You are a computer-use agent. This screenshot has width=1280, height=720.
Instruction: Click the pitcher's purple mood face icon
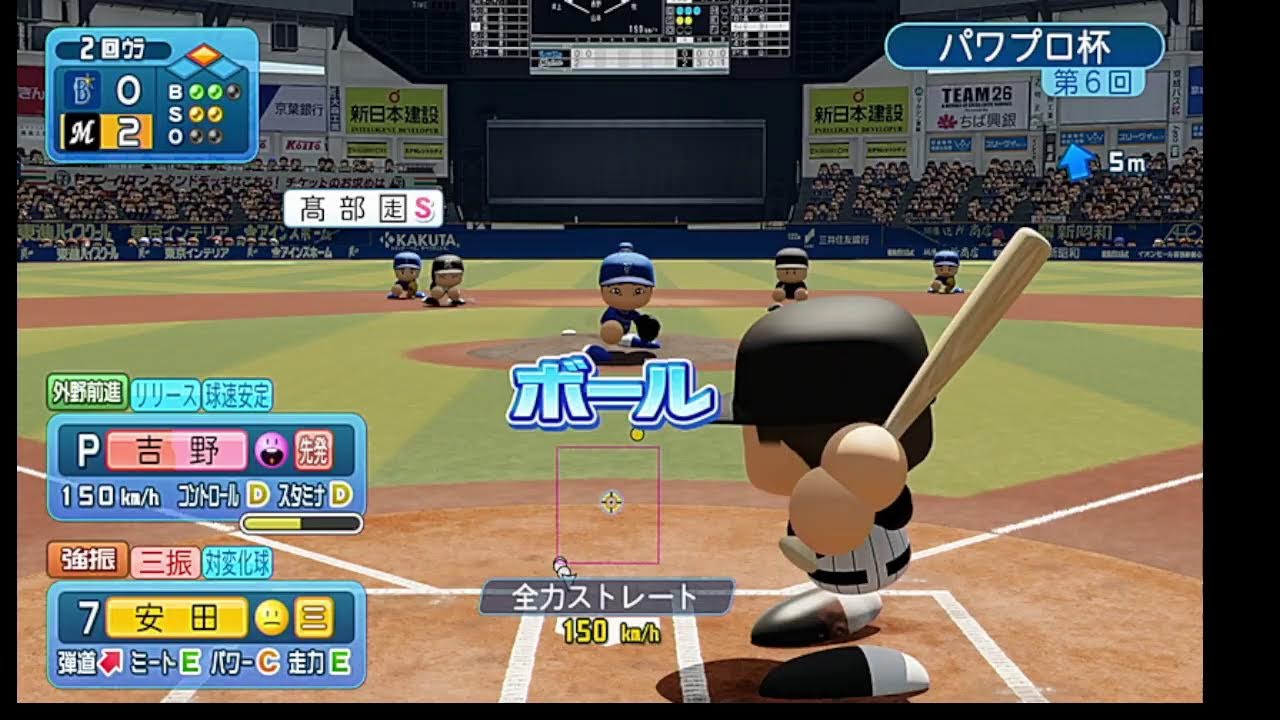click(x=271, y=451)
